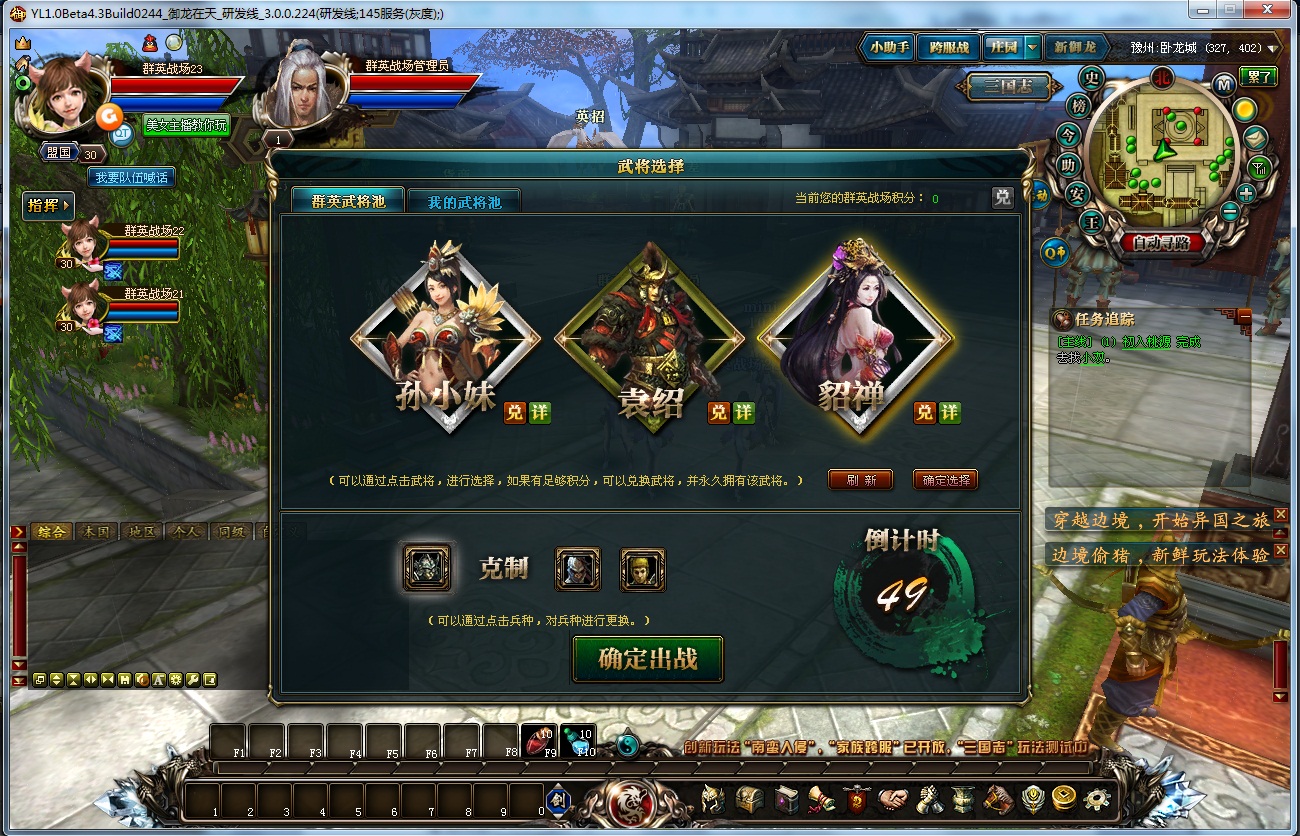
Task: Switch chat to the 综合 tab
Action: [x=50, y=531]
